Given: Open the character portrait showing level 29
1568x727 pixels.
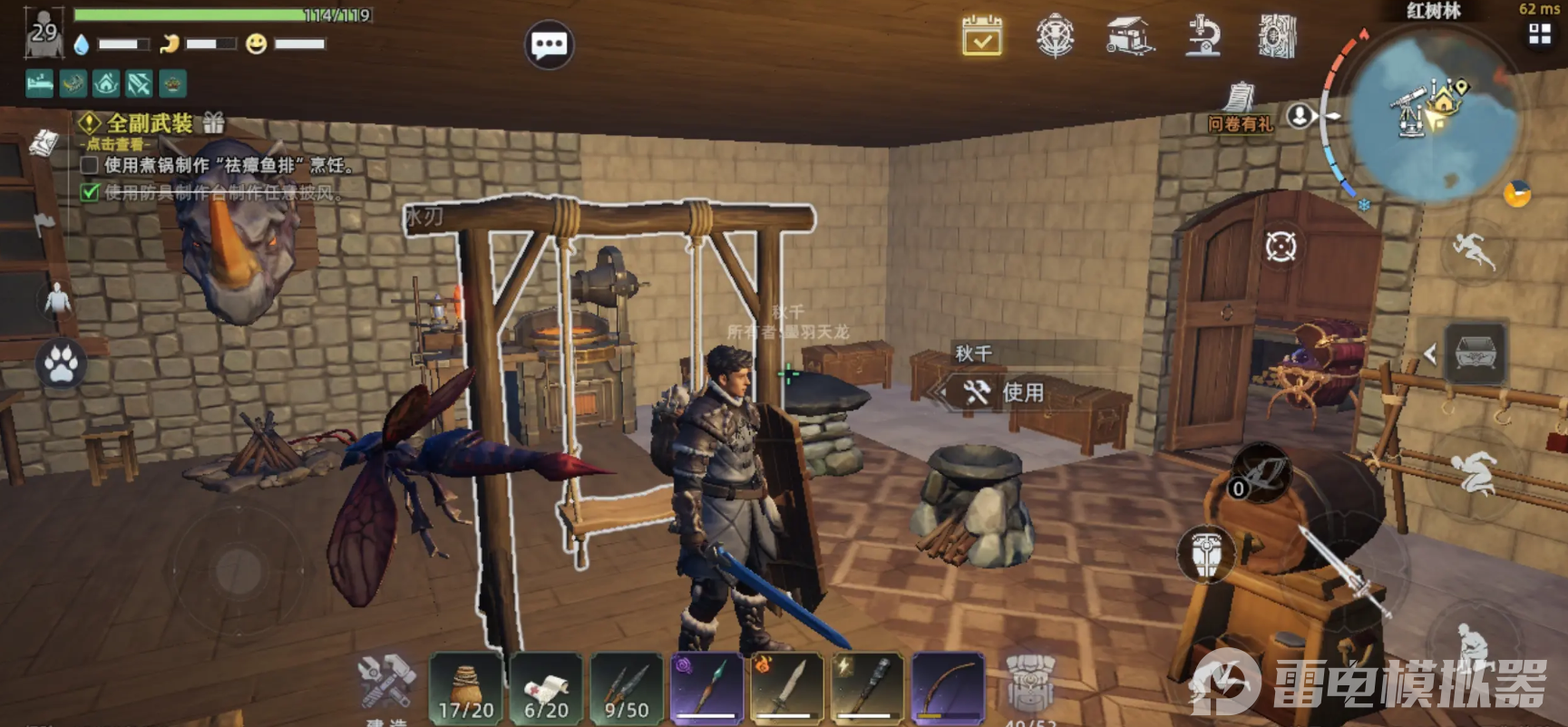Looking at the screenshot, I should click(44, 33).
